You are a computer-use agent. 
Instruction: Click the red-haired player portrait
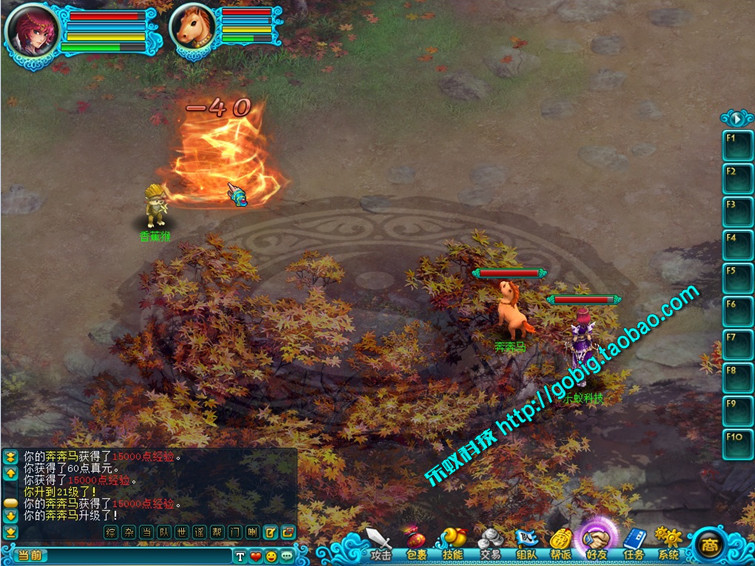coord(32,30)
